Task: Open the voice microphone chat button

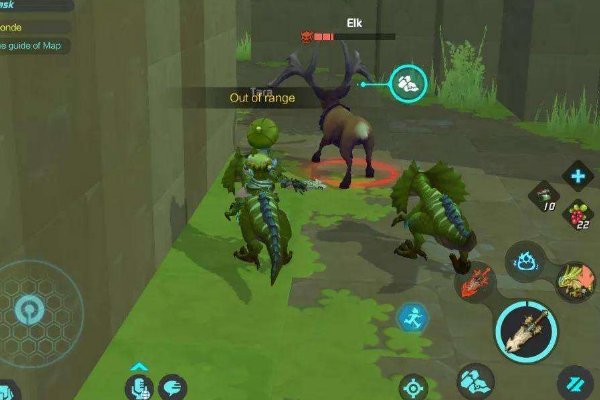Action: 139,386
